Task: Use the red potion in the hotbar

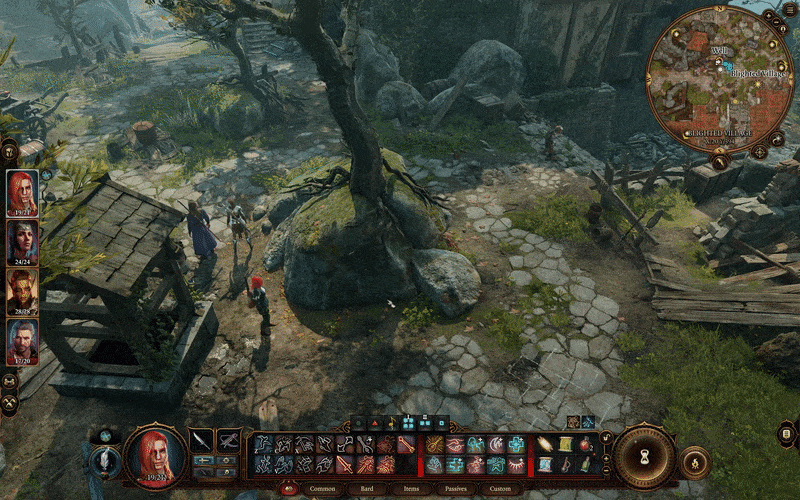Action: point(584,444)
